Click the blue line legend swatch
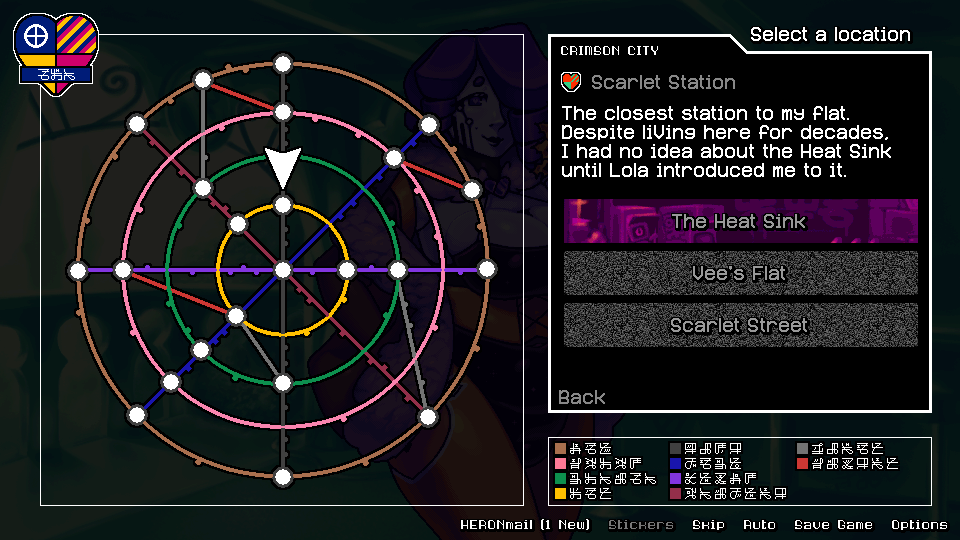 675,464
